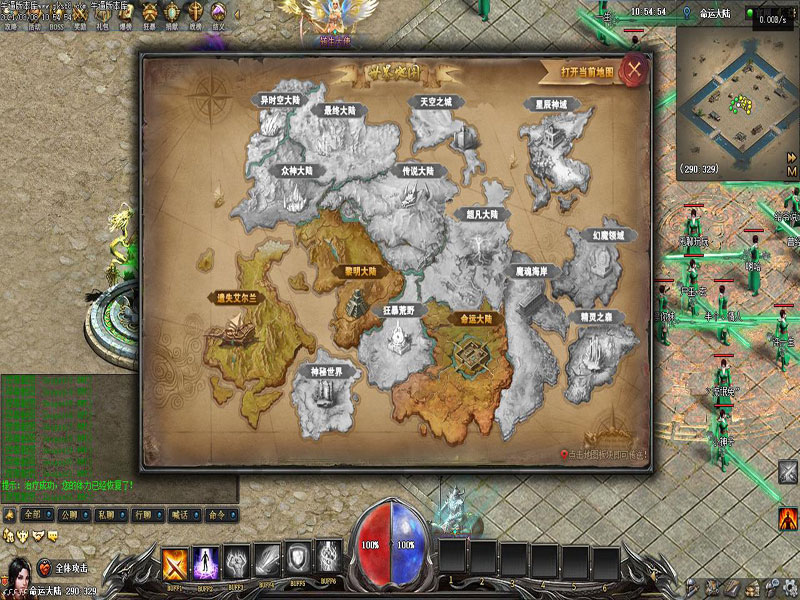
Task: Switch chat to the 私聊 channel
Action: click(104, 515)
